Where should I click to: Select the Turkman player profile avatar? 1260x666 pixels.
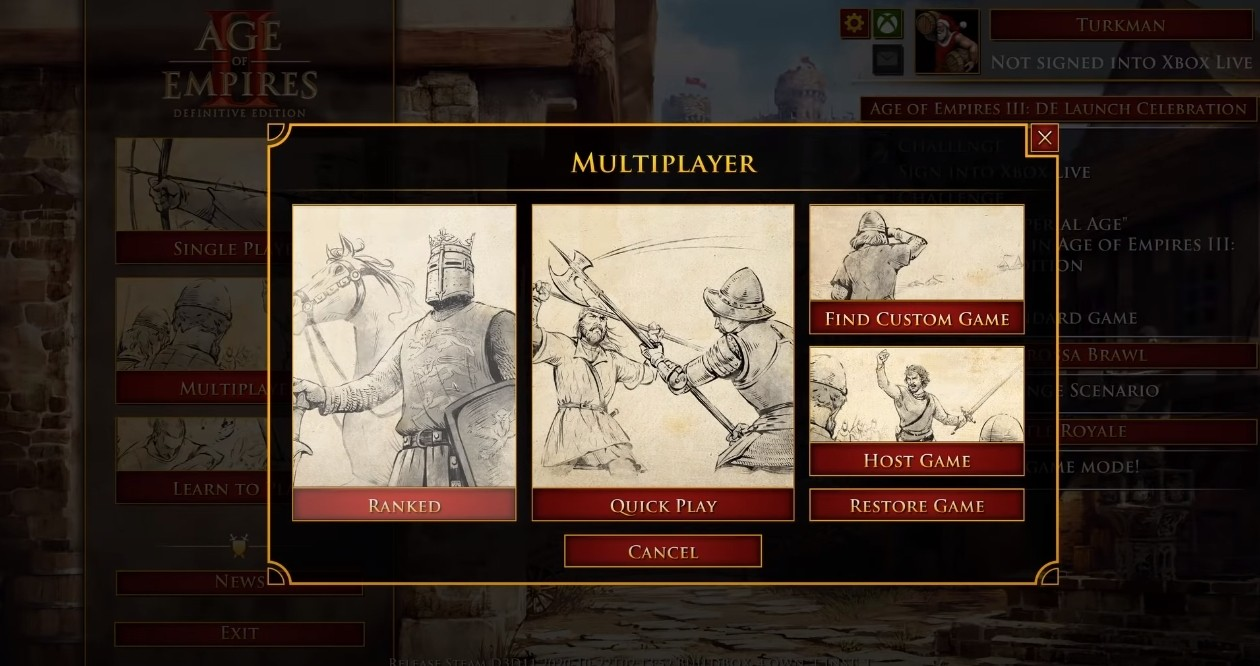[946, 42]
